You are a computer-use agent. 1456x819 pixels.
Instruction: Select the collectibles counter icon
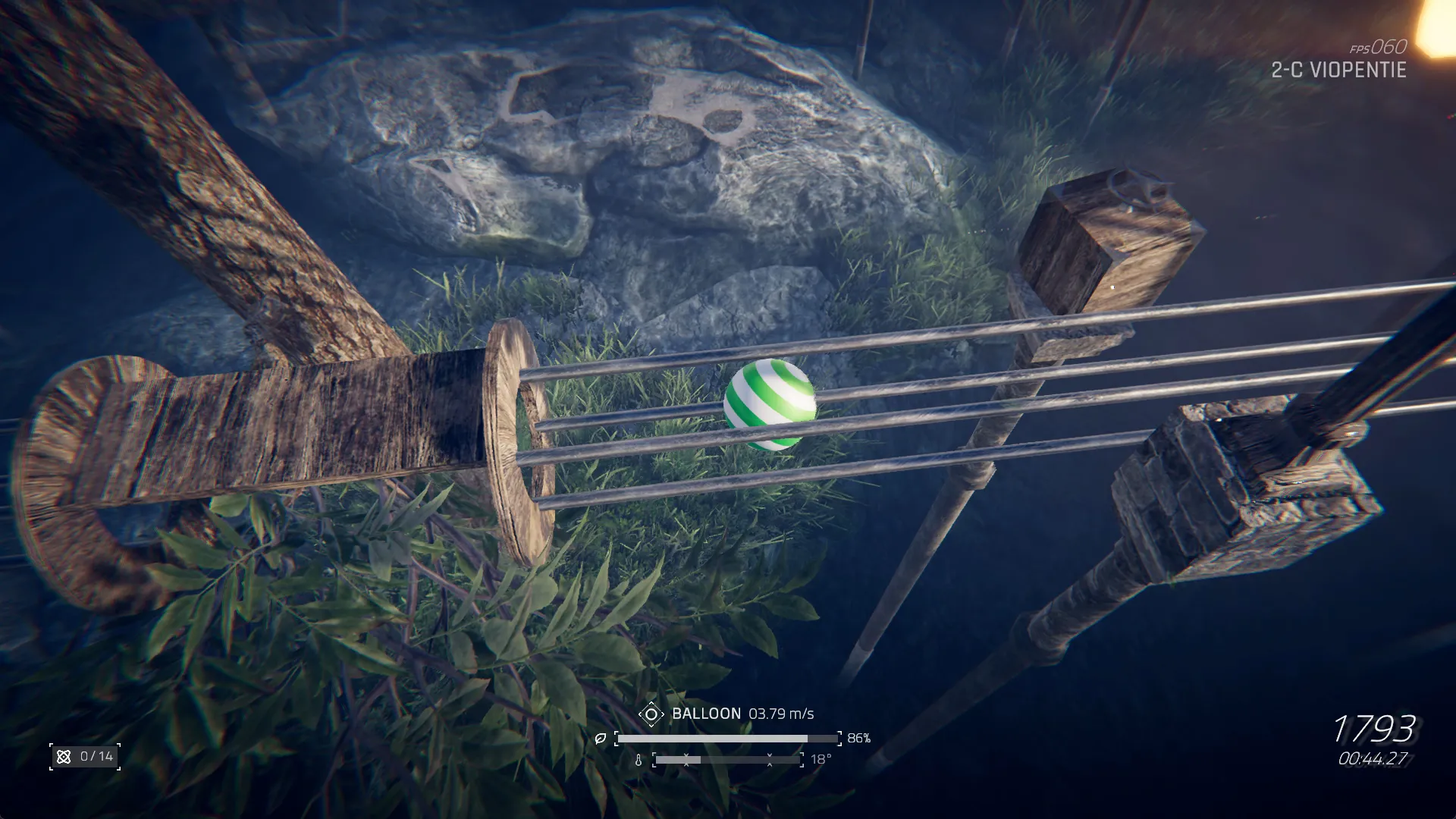point(64,757)
